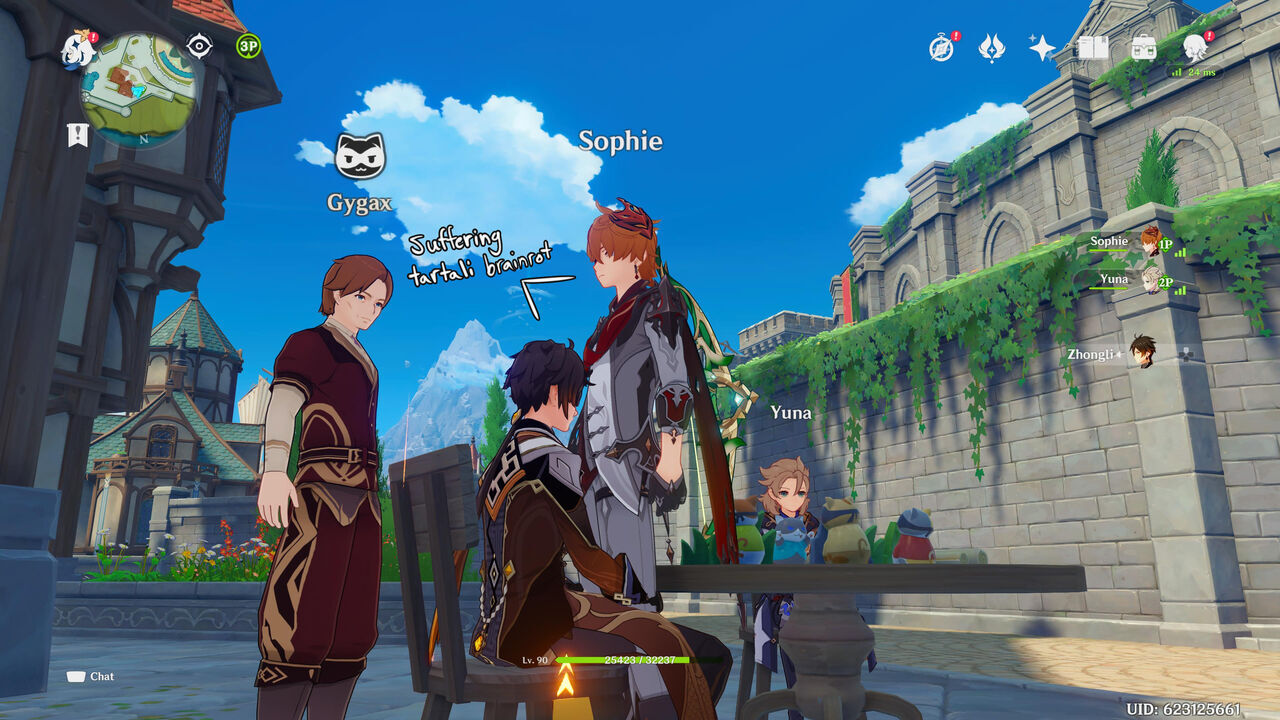Open the Inventory backpack
Viewport: 1280px width, 720px height.
pos(1143,47)
